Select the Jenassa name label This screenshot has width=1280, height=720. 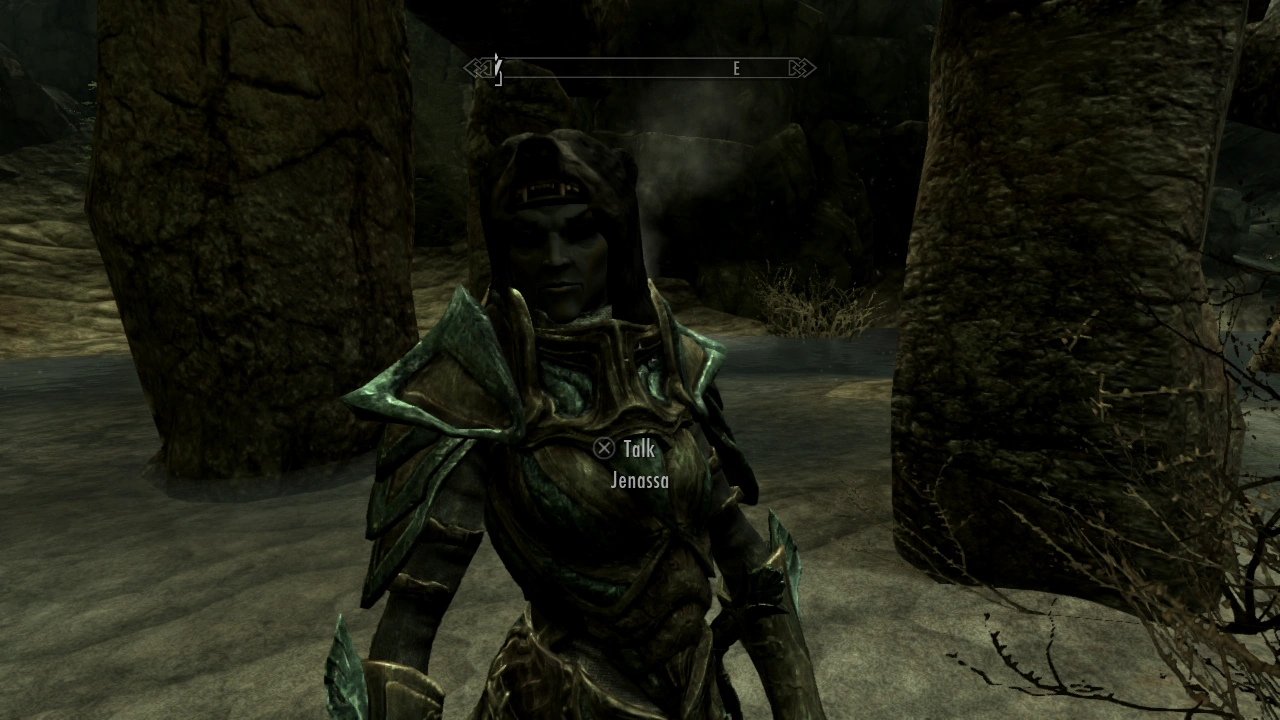point(640,481)
